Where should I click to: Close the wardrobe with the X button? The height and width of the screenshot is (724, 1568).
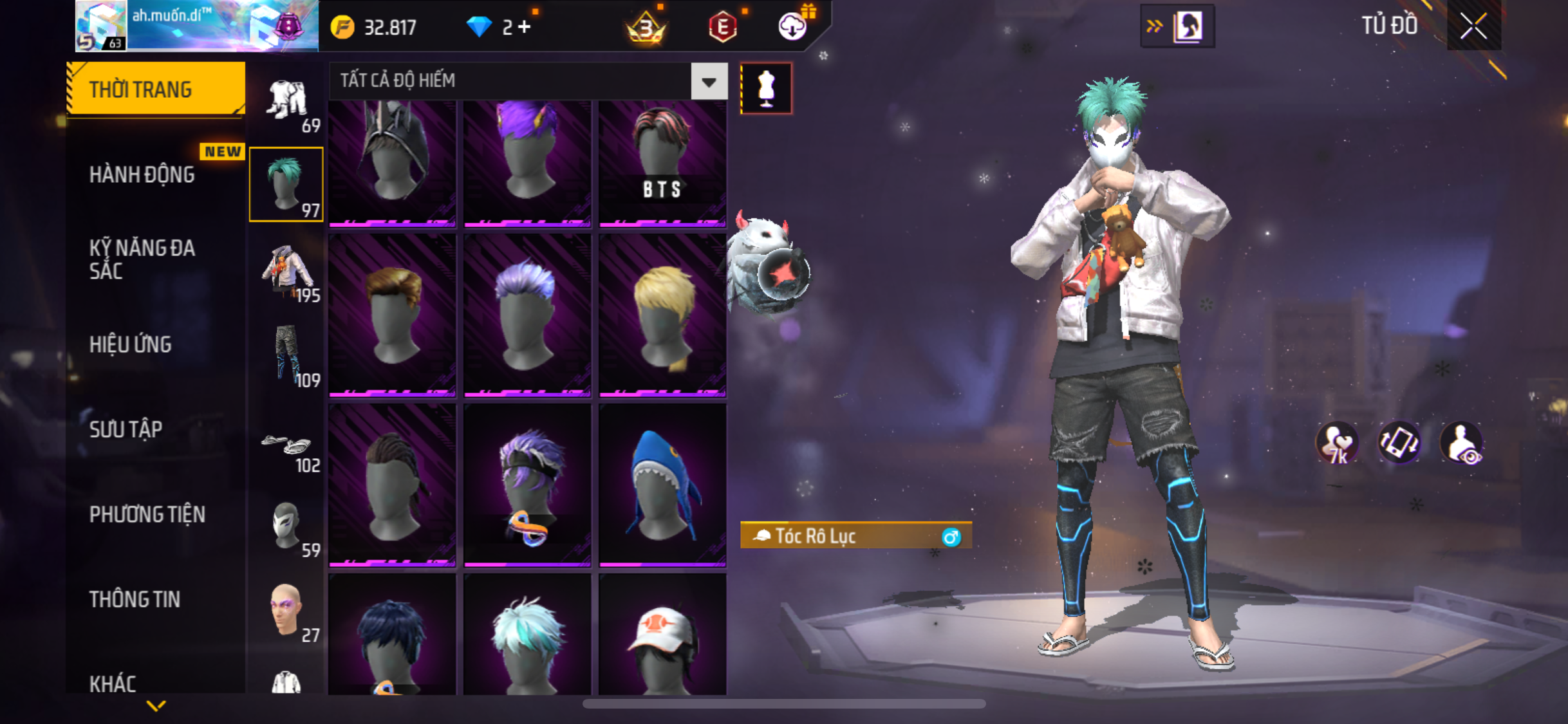tap(1473, 27)
